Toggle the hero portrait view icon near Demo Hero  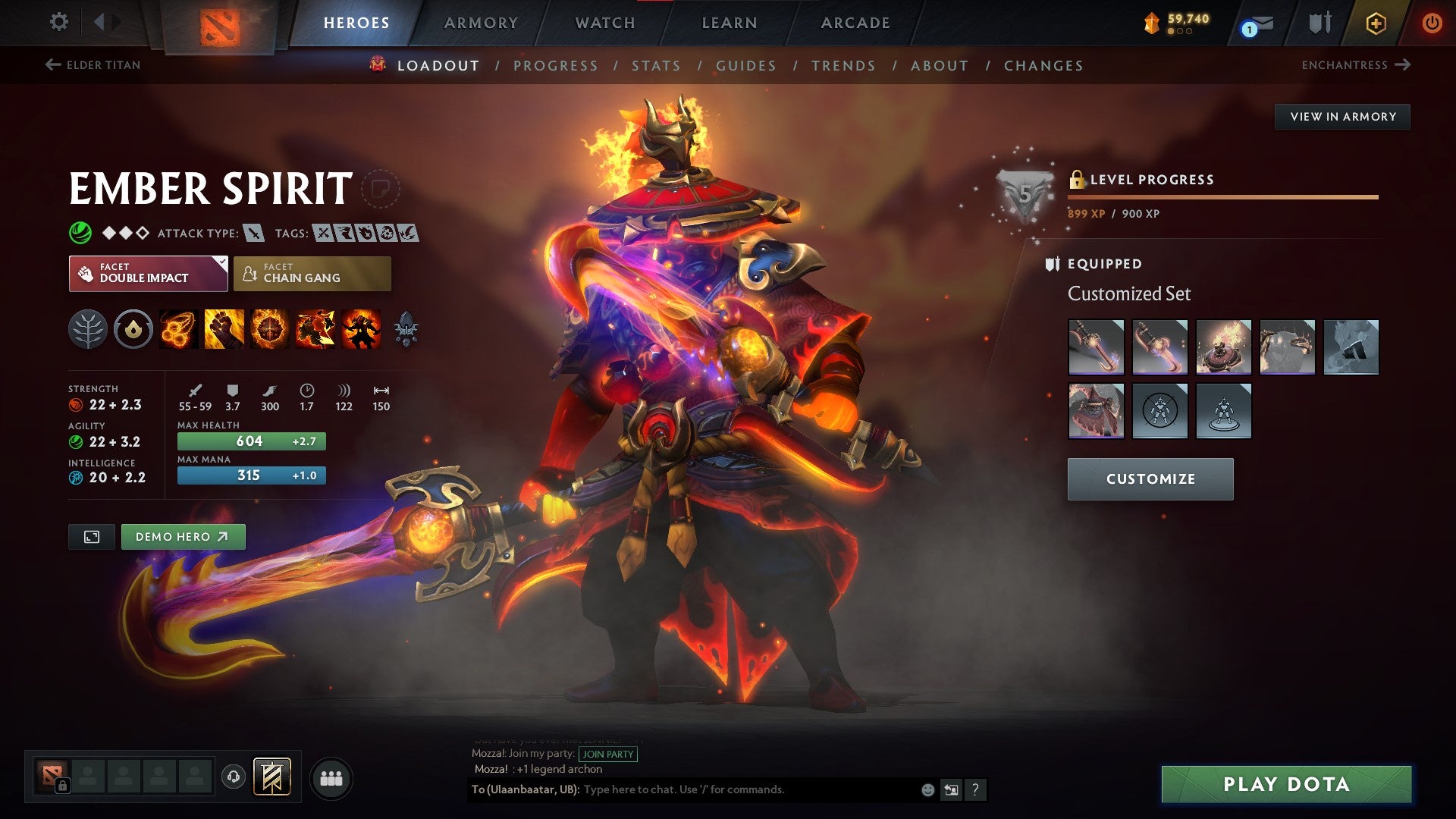(x=91, y=536)
